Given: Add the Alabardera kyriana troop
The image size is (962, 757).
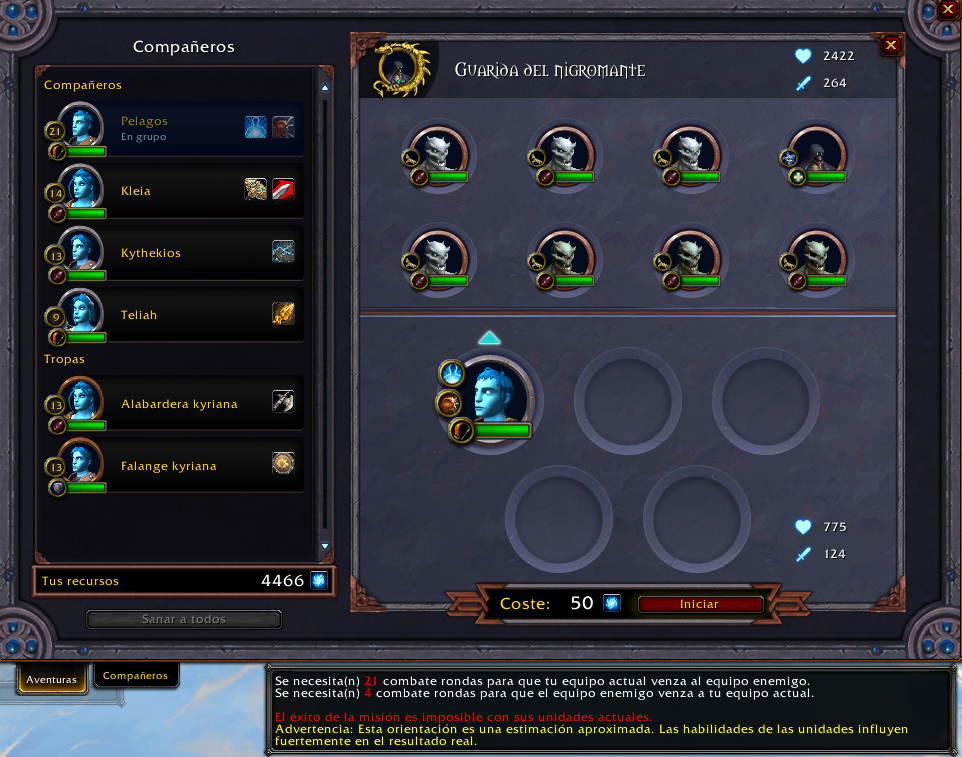Looking at the screenshot, I should (179, 404).
